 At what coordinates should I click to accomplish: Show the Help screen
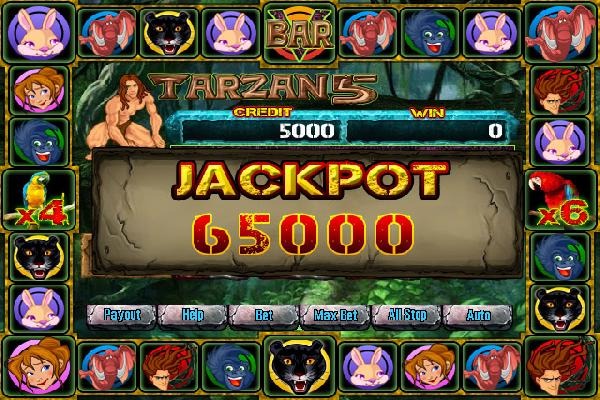coord(193,315)
